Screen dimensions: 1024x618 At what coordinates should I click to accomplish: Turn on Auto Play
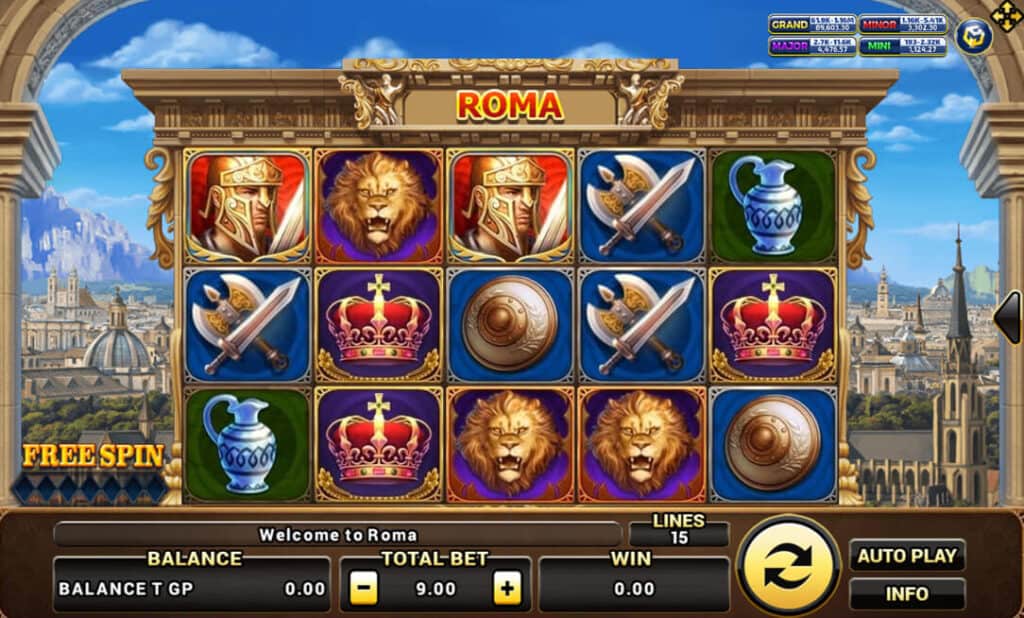coord(907,555)
